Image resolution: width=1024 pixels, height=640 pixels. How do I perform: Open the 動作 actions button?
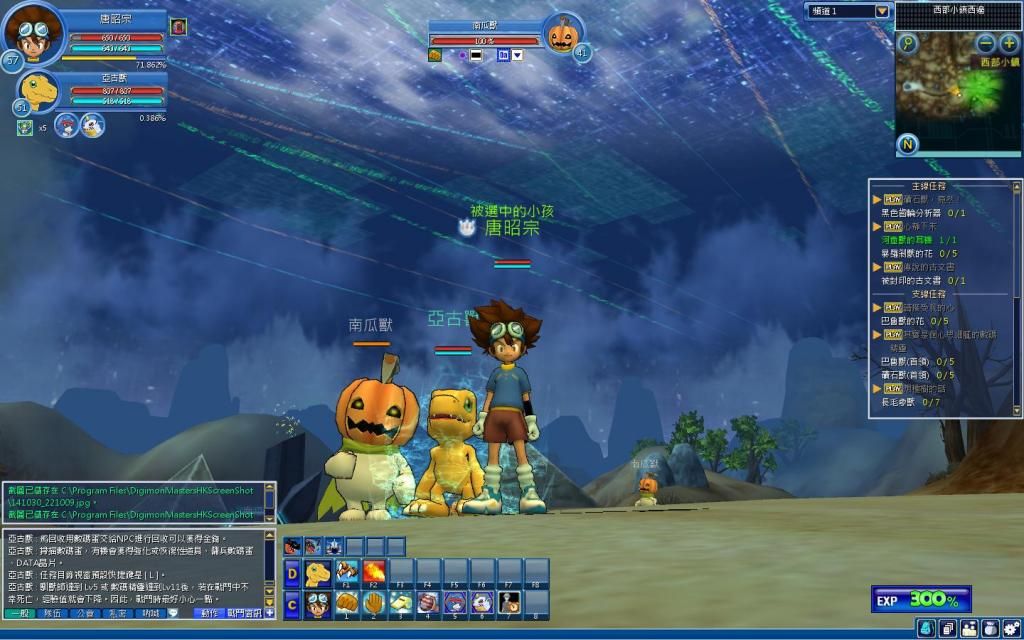click(x=209, y=613)
